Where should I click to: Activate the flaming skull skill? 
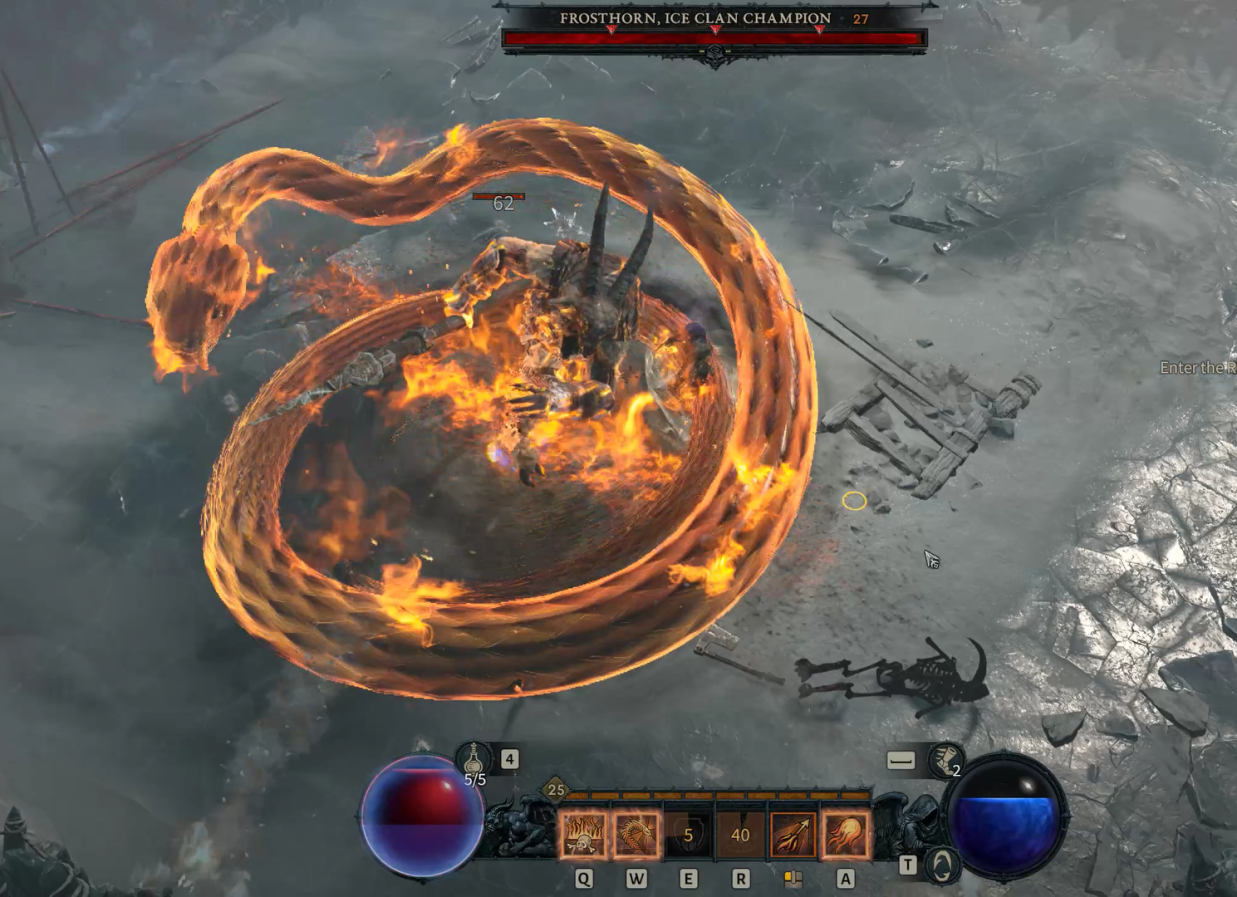[x=583, y=834]
